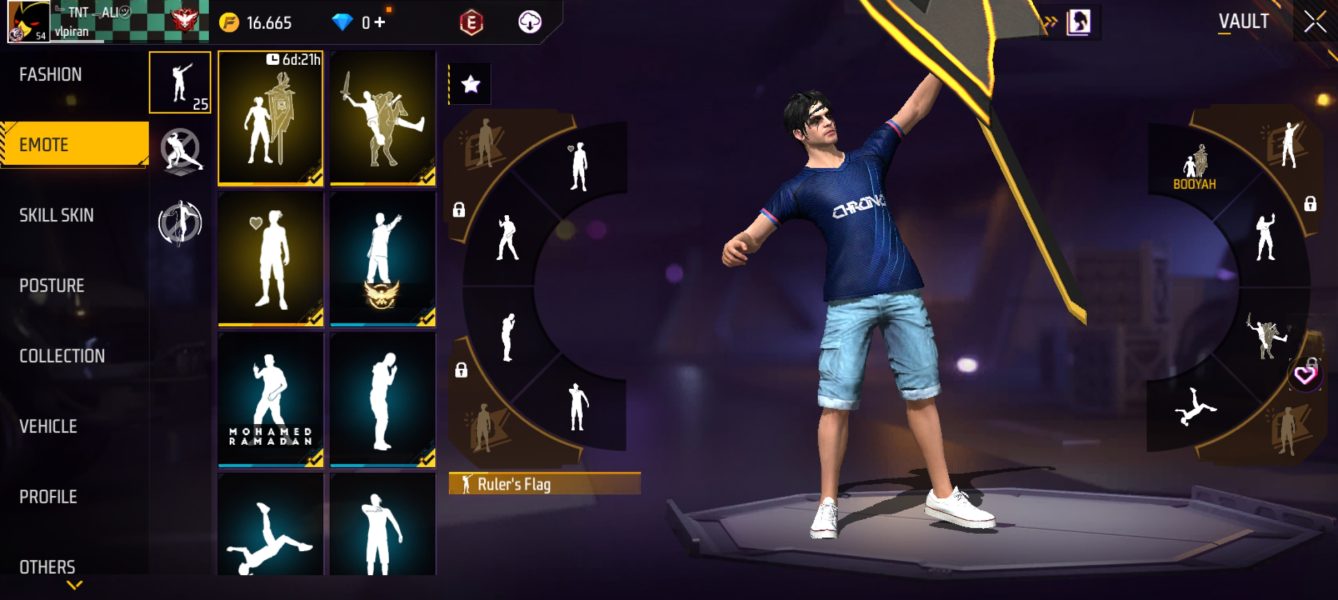Select the Ruler's Flag emote with timer
Image resolution: width=1338 pixels, height=600 pixels.
pyautogui.click(x=270, y=118)
